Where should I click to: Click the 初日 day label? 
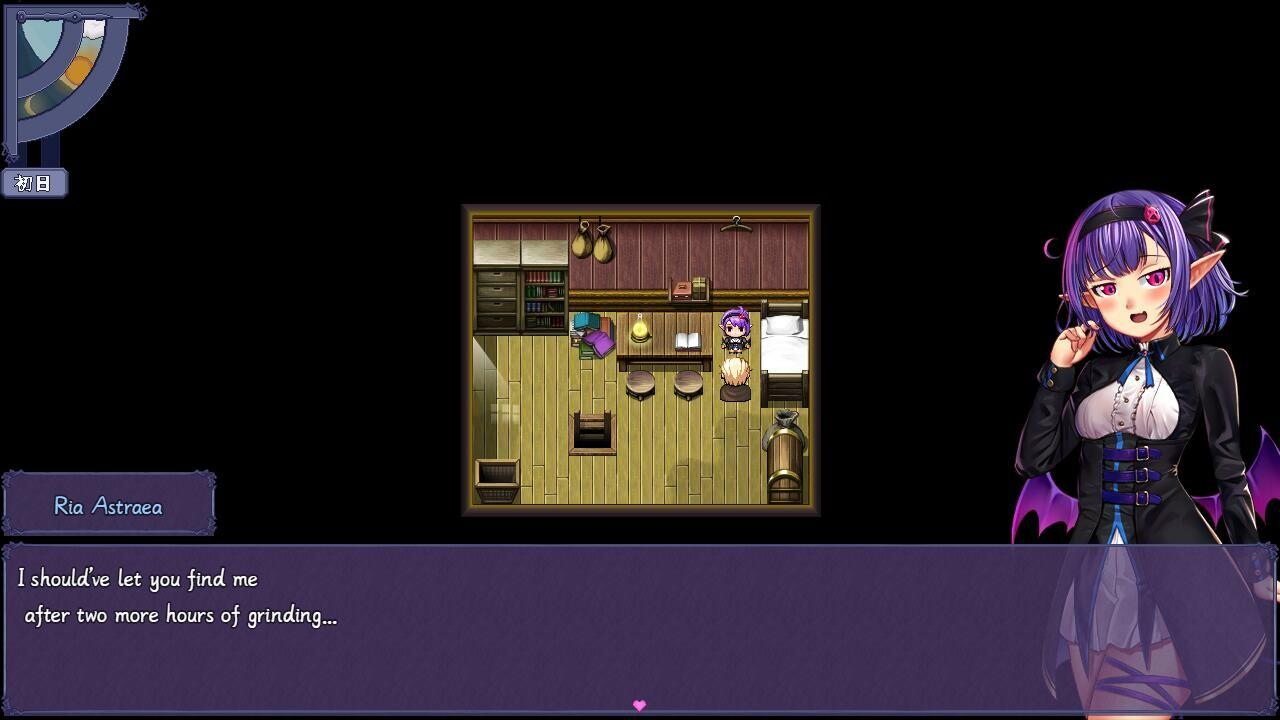coord(35,184)
